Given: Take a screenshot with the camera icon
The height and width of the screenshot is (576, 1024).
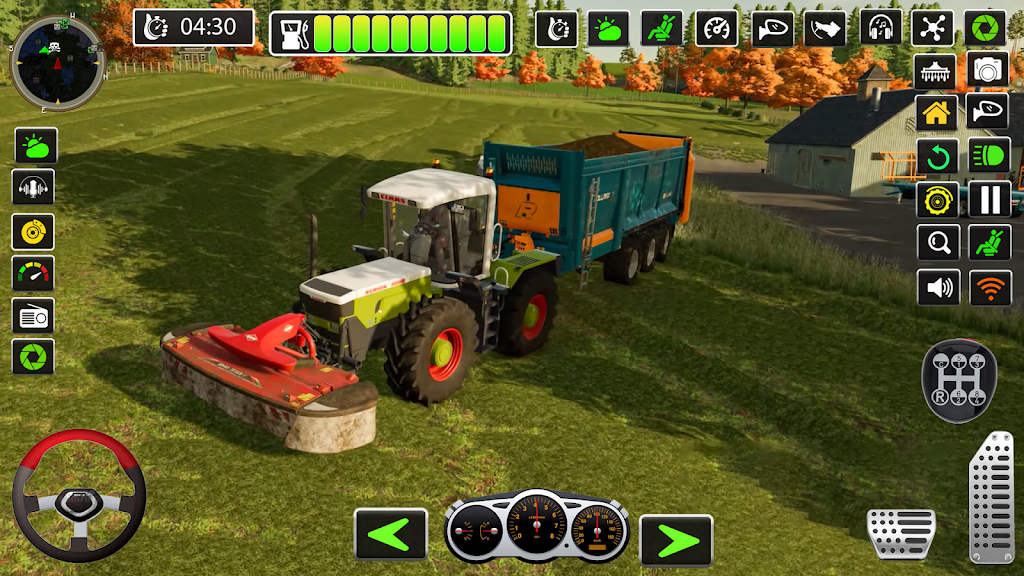Looking at the screenshot, I should pos(989,70).
